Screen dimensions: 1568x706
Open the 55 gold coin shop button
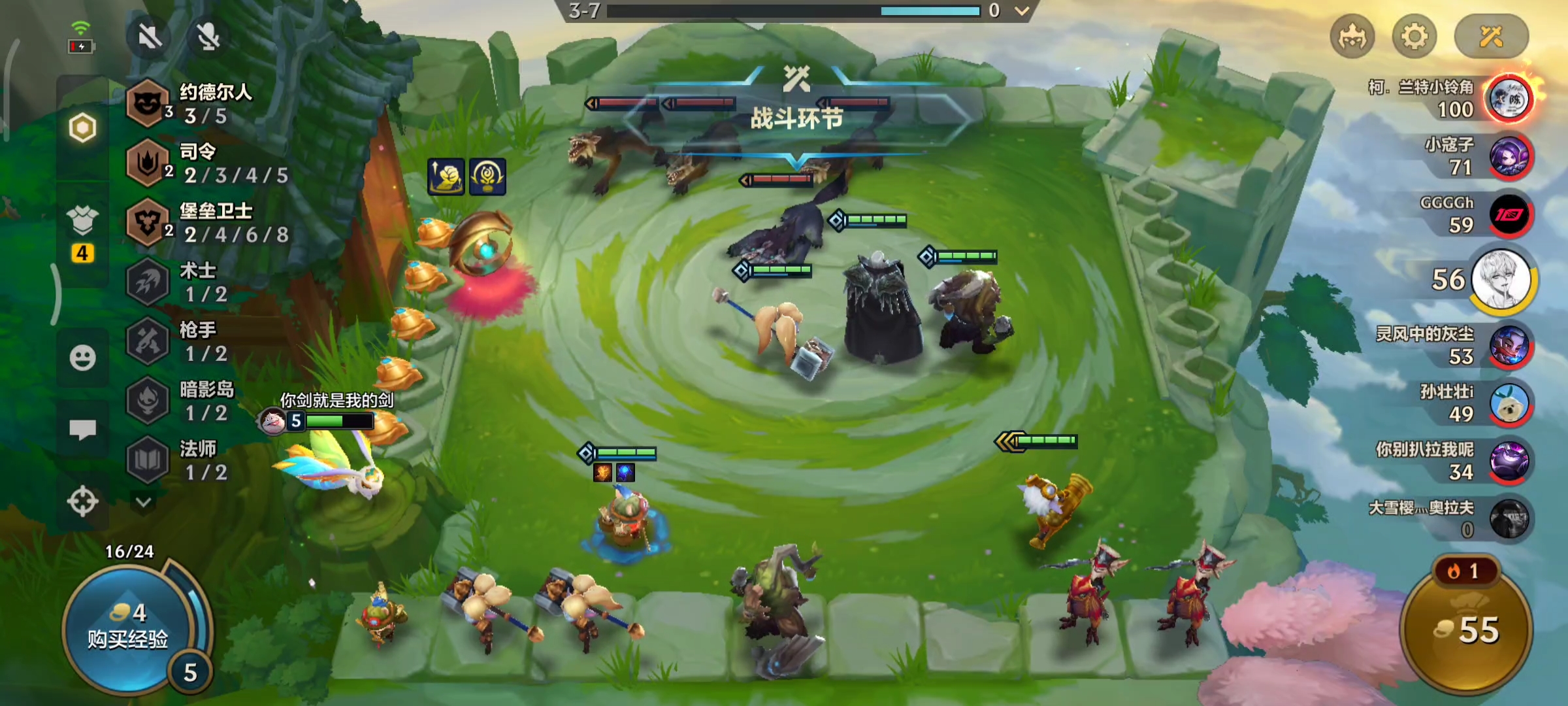(x=1467, y=630)
